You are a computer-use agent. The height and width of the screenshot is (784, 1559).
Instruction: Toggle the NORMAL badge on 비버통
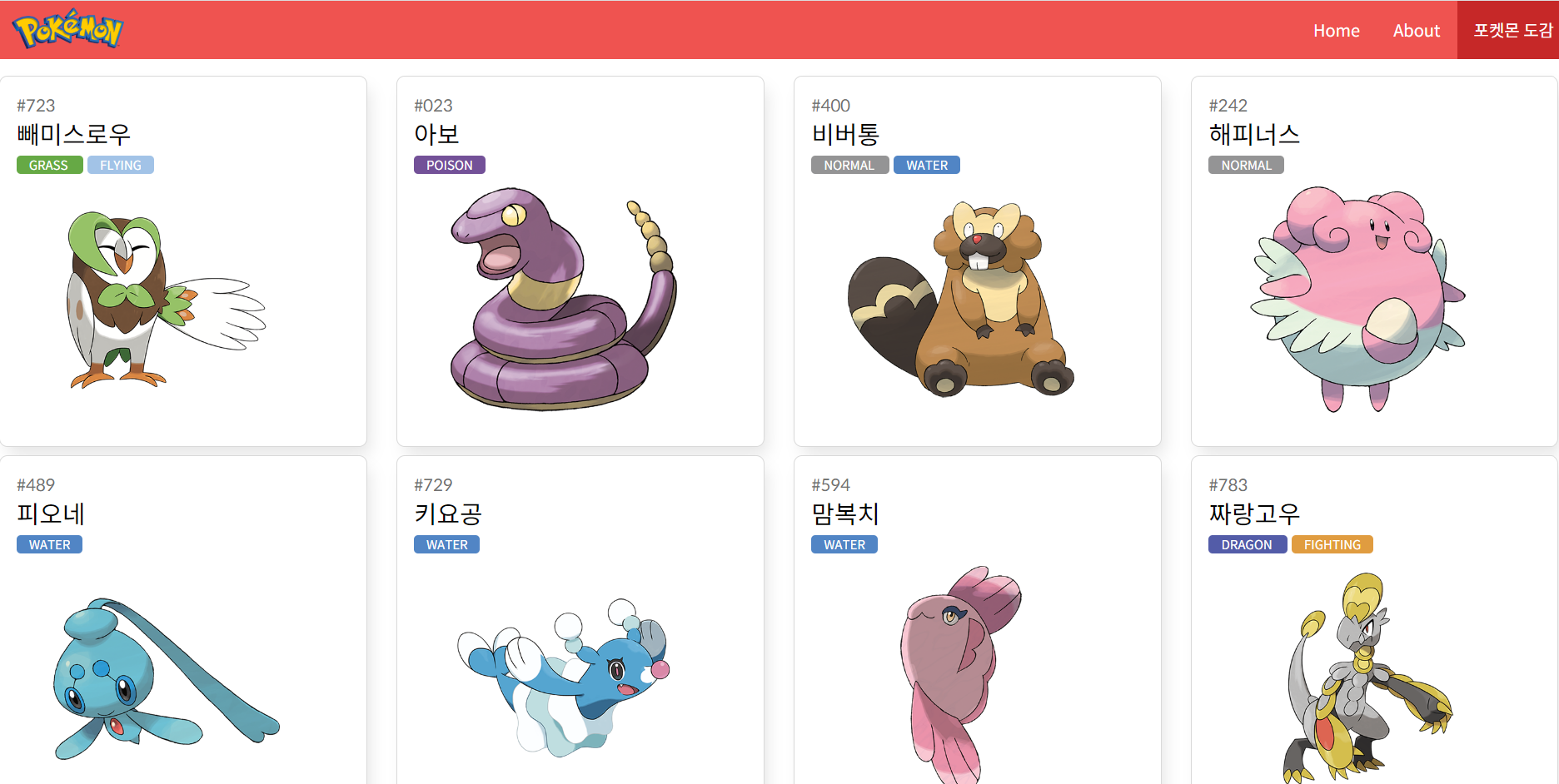coord(849,165)
